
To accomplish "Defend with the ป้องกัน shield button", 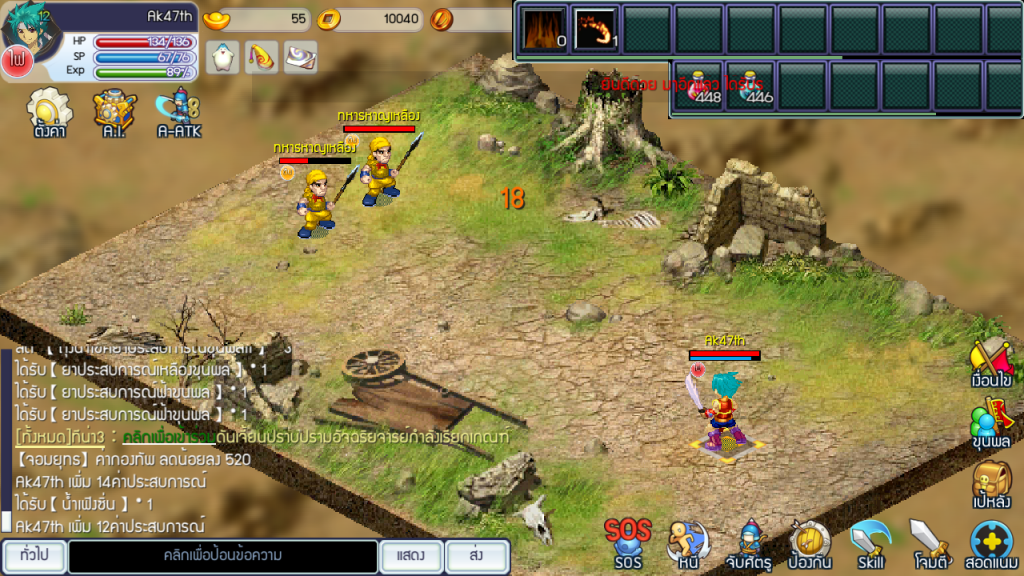I will click(x=809, y=543).
